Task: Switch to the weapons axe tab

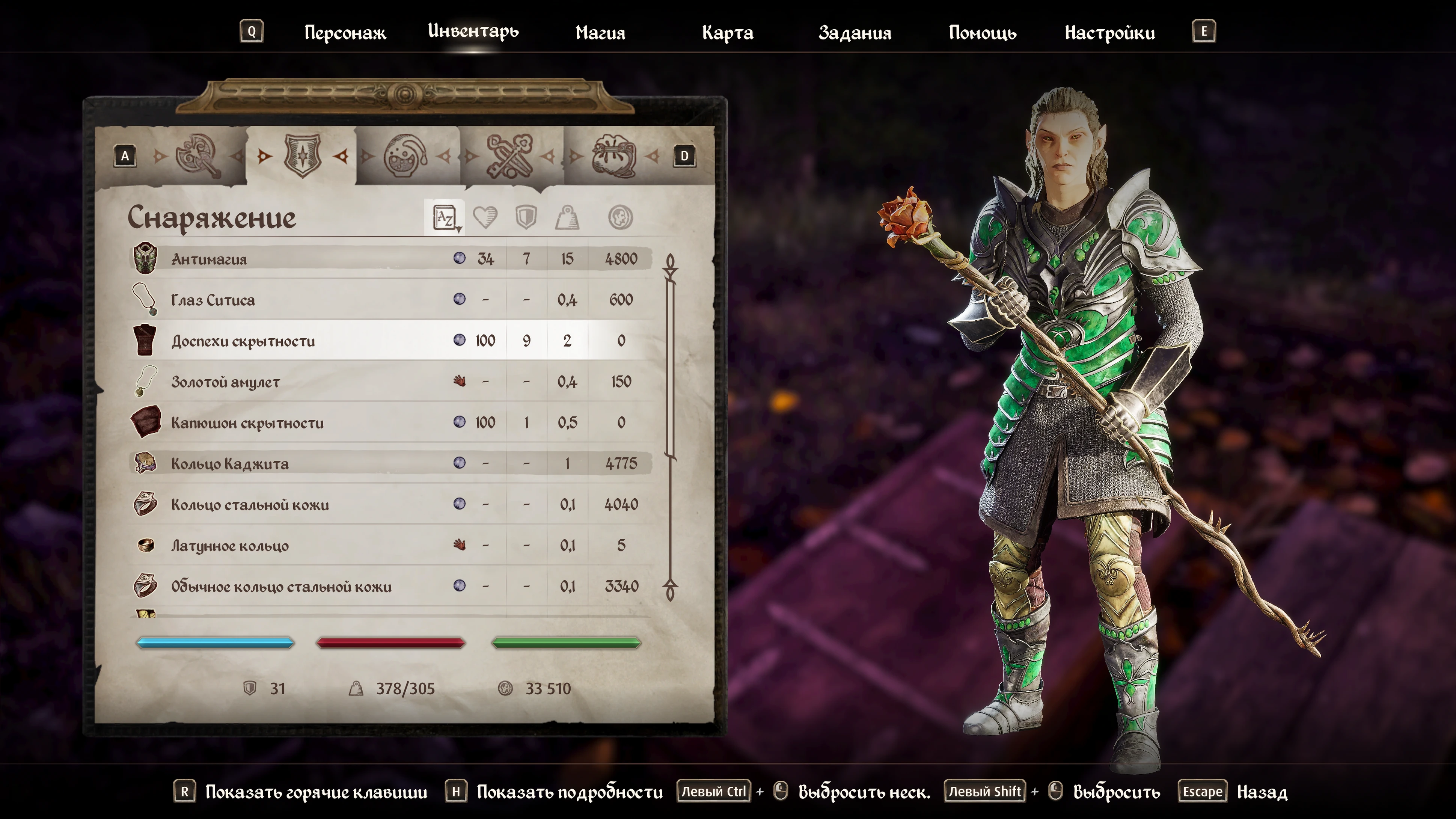Action: pyautogui.click(x=197, y=155)
